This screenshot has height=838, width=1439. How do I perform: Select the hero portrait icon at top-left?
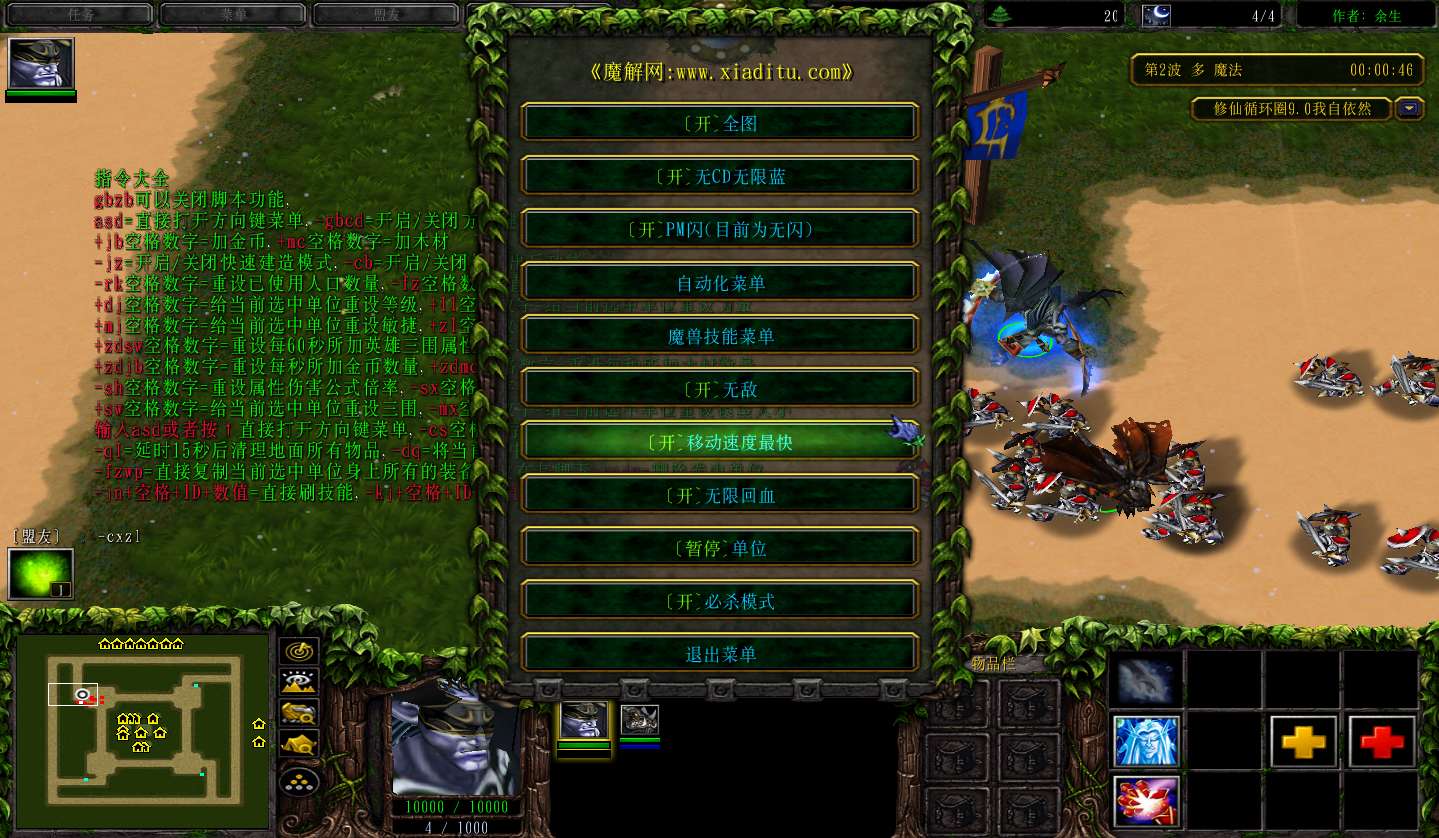(x=41, y=64)
